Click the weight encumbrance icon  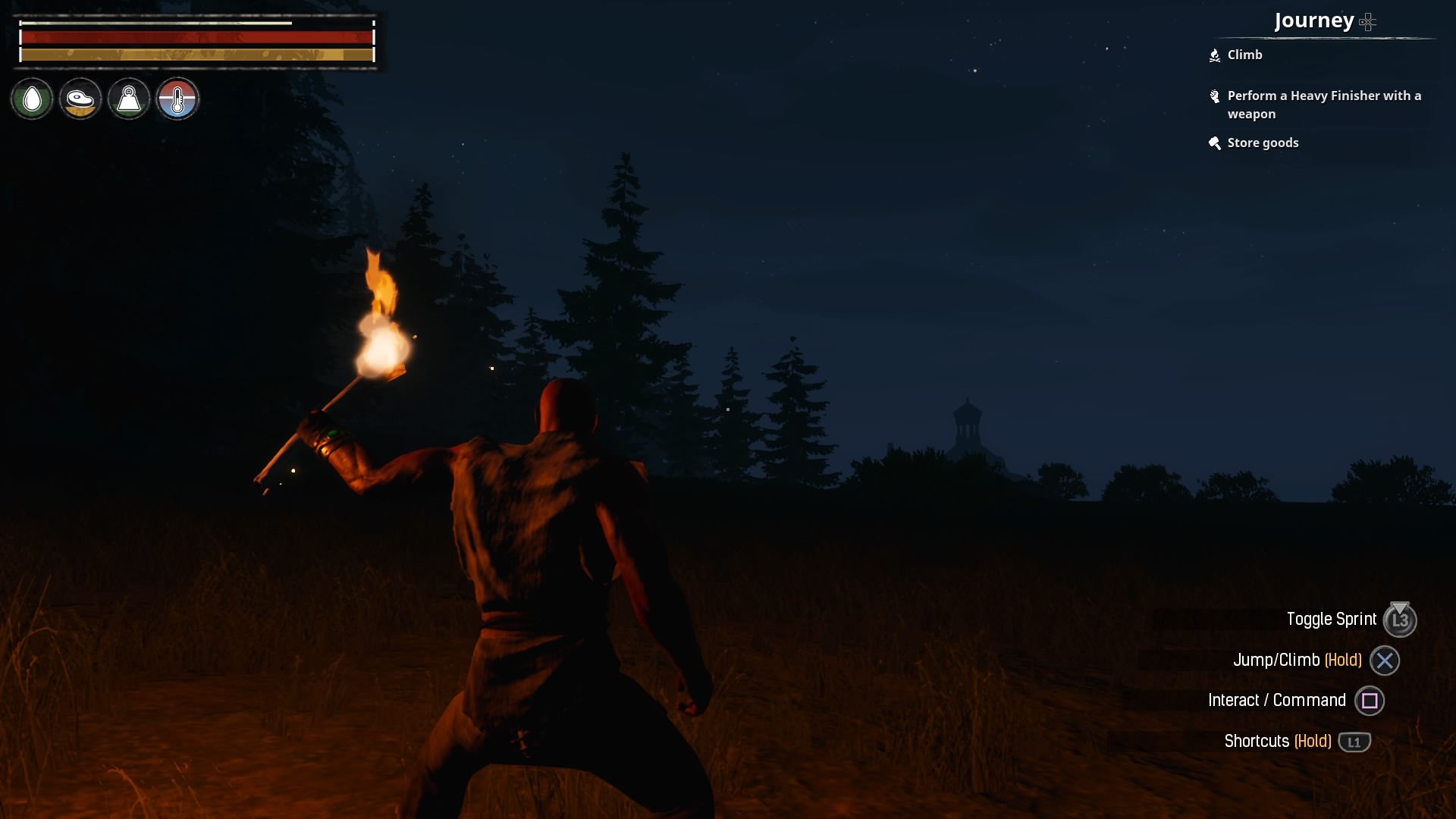point(129,99)
